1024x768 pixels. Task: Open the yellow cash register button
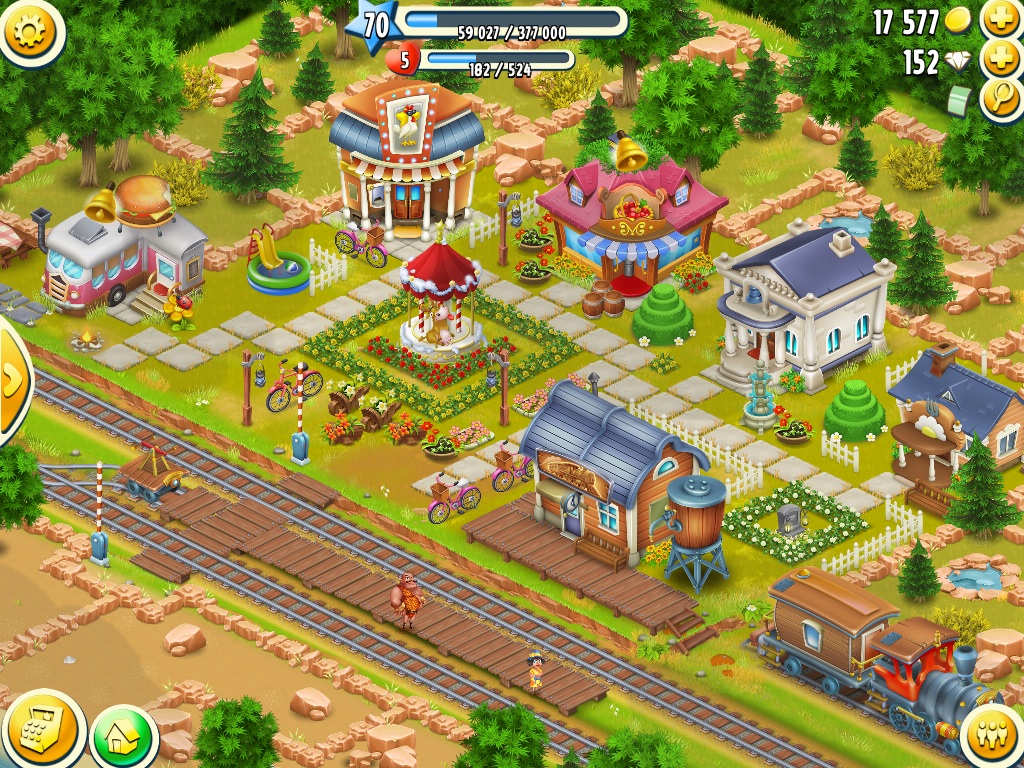click(x=42, y=729)
